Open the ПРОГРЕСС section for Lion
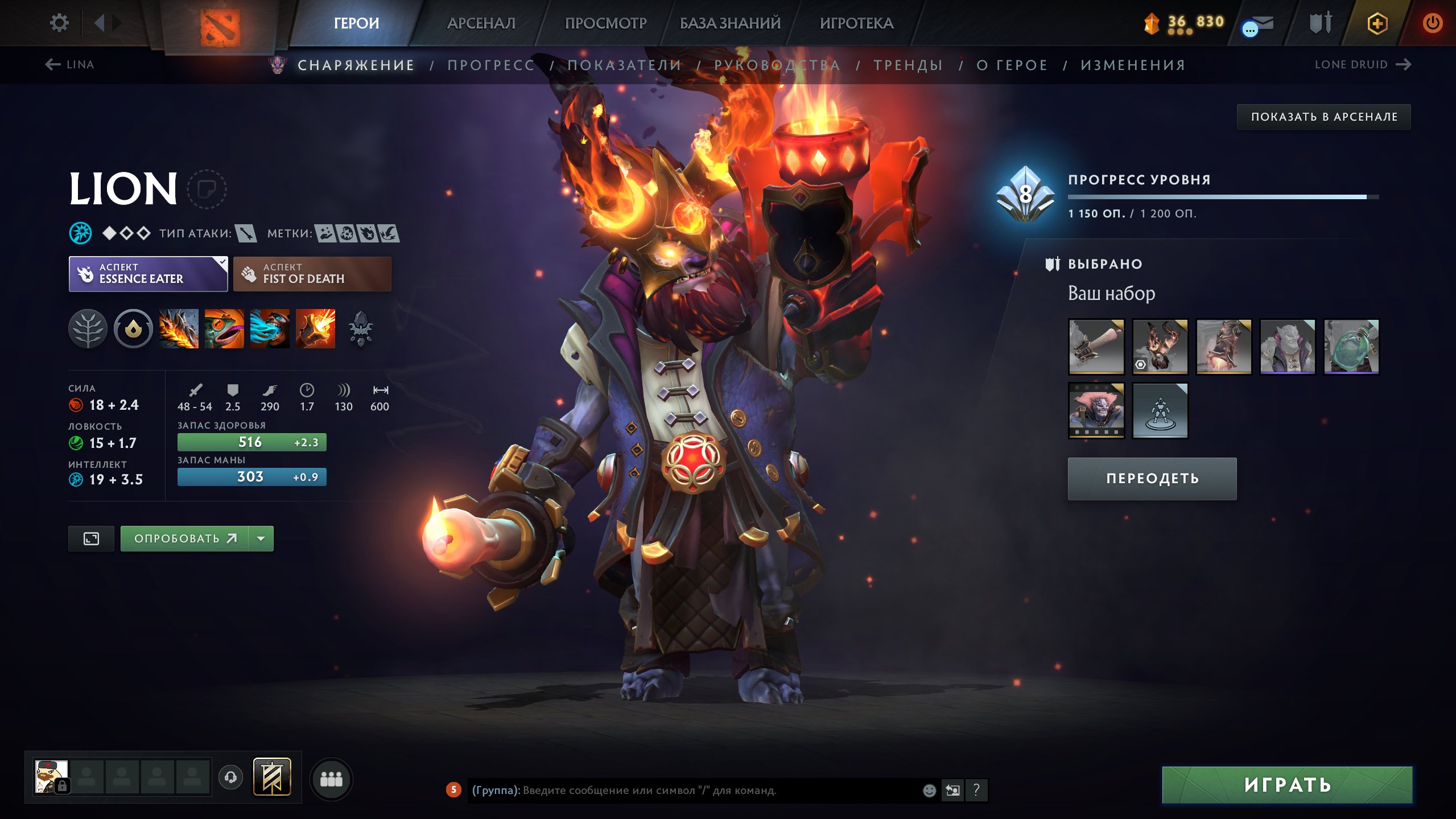Screen dimensions: 1456x819 pyautogui.click(x=490, y=65)
